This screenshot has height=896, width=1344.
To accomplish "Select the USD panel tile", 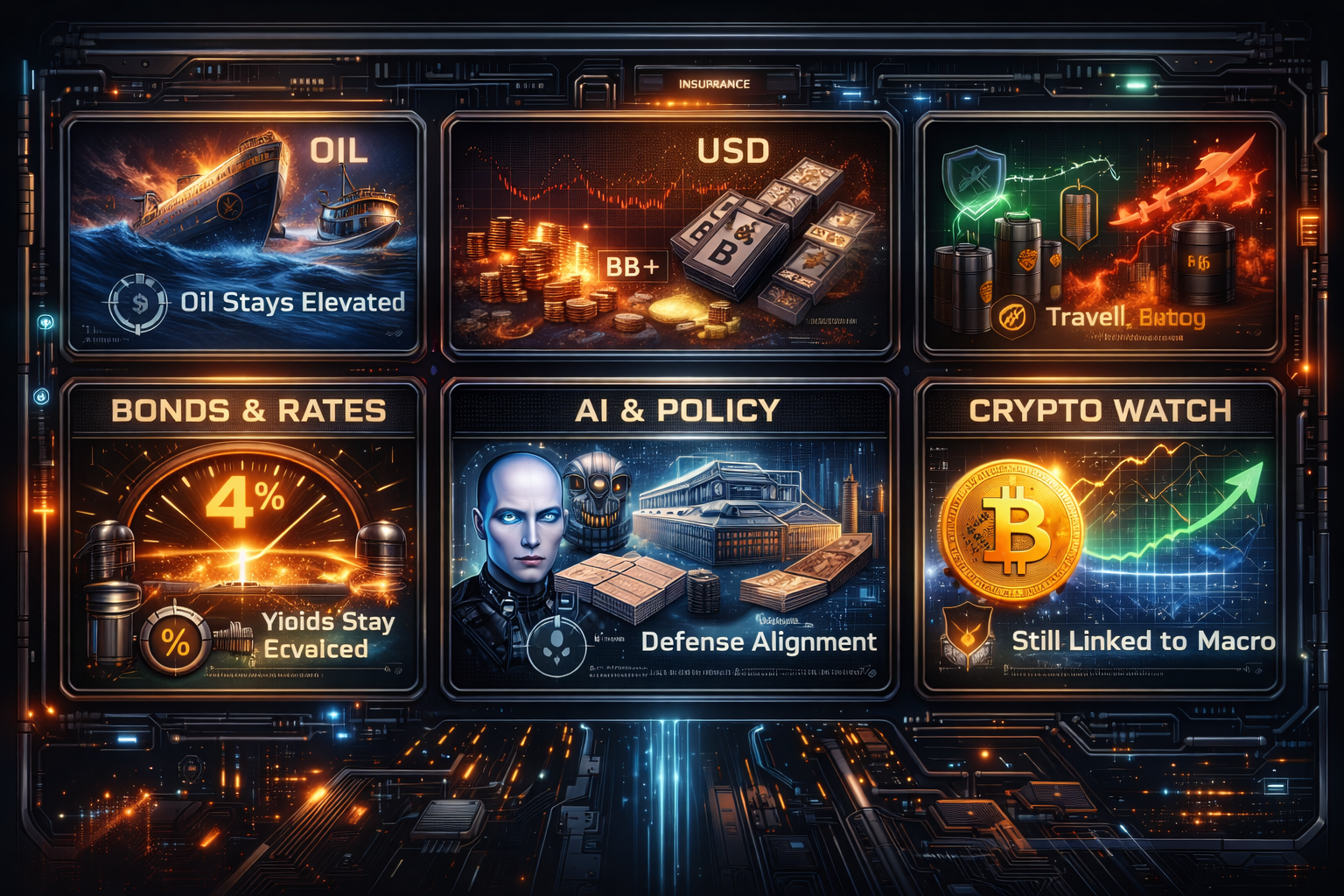I will (670, 234).
